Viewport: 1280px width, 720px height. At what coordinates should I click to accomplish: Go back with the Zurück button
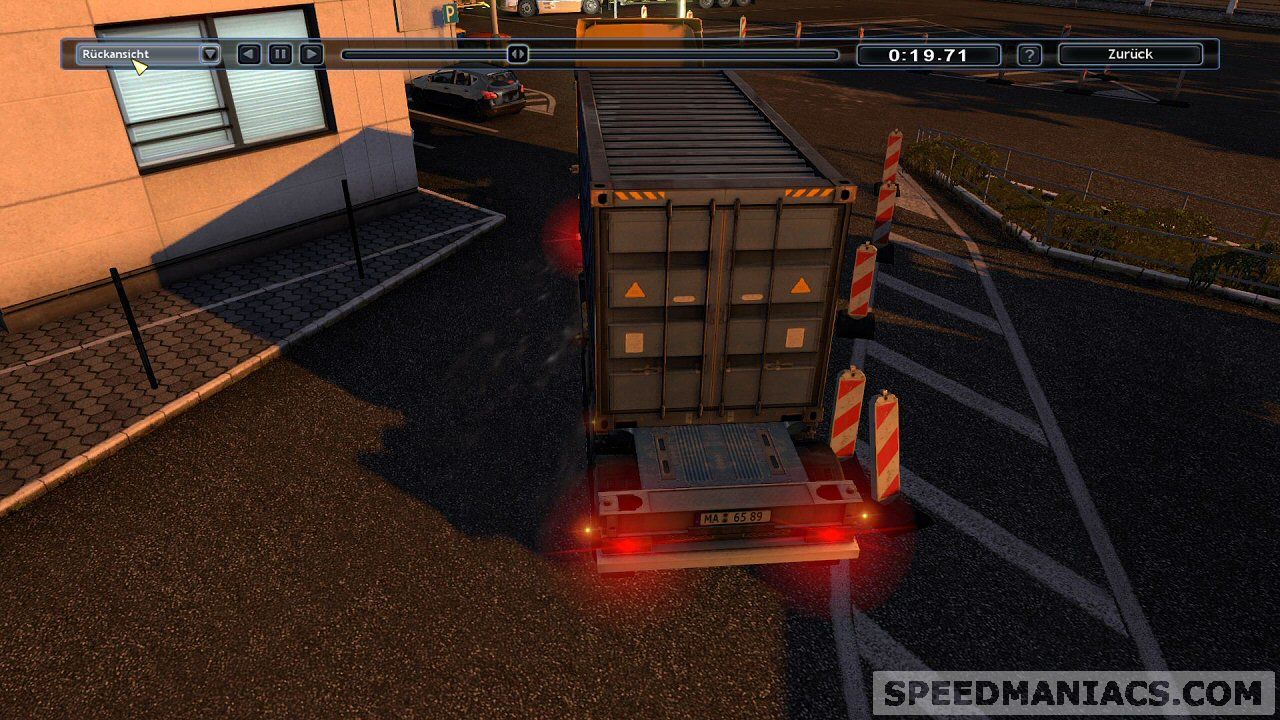pos(1130,54)
